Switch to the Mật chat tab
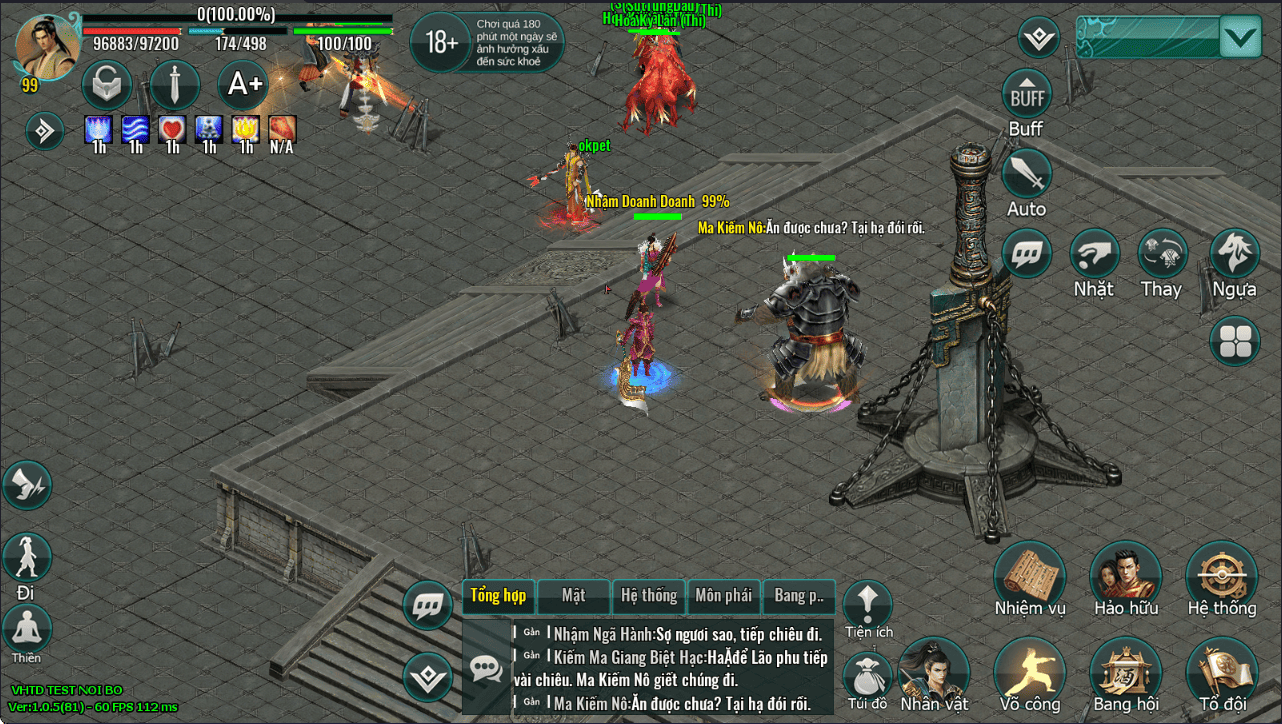 pos(573,596)
